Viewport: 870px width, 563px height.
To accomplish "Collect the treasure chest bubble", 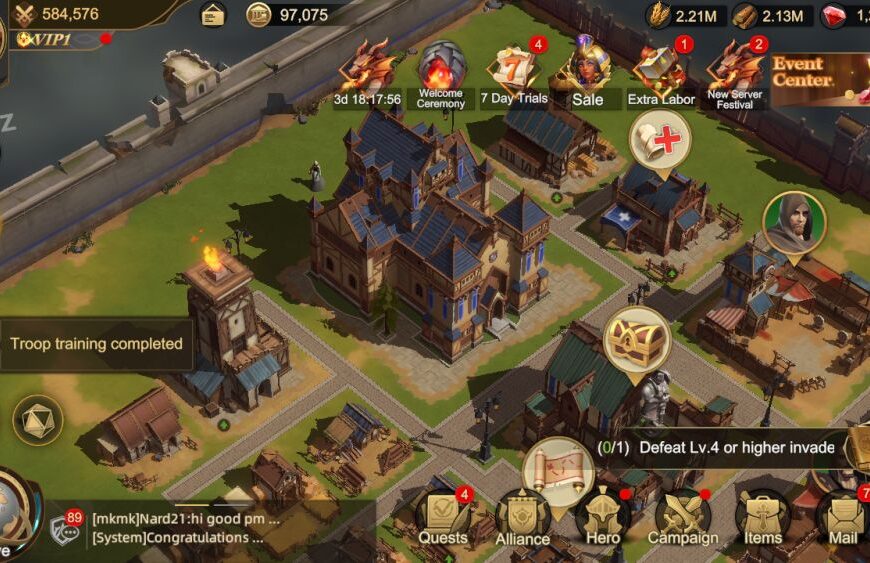I will pos(636,339).
